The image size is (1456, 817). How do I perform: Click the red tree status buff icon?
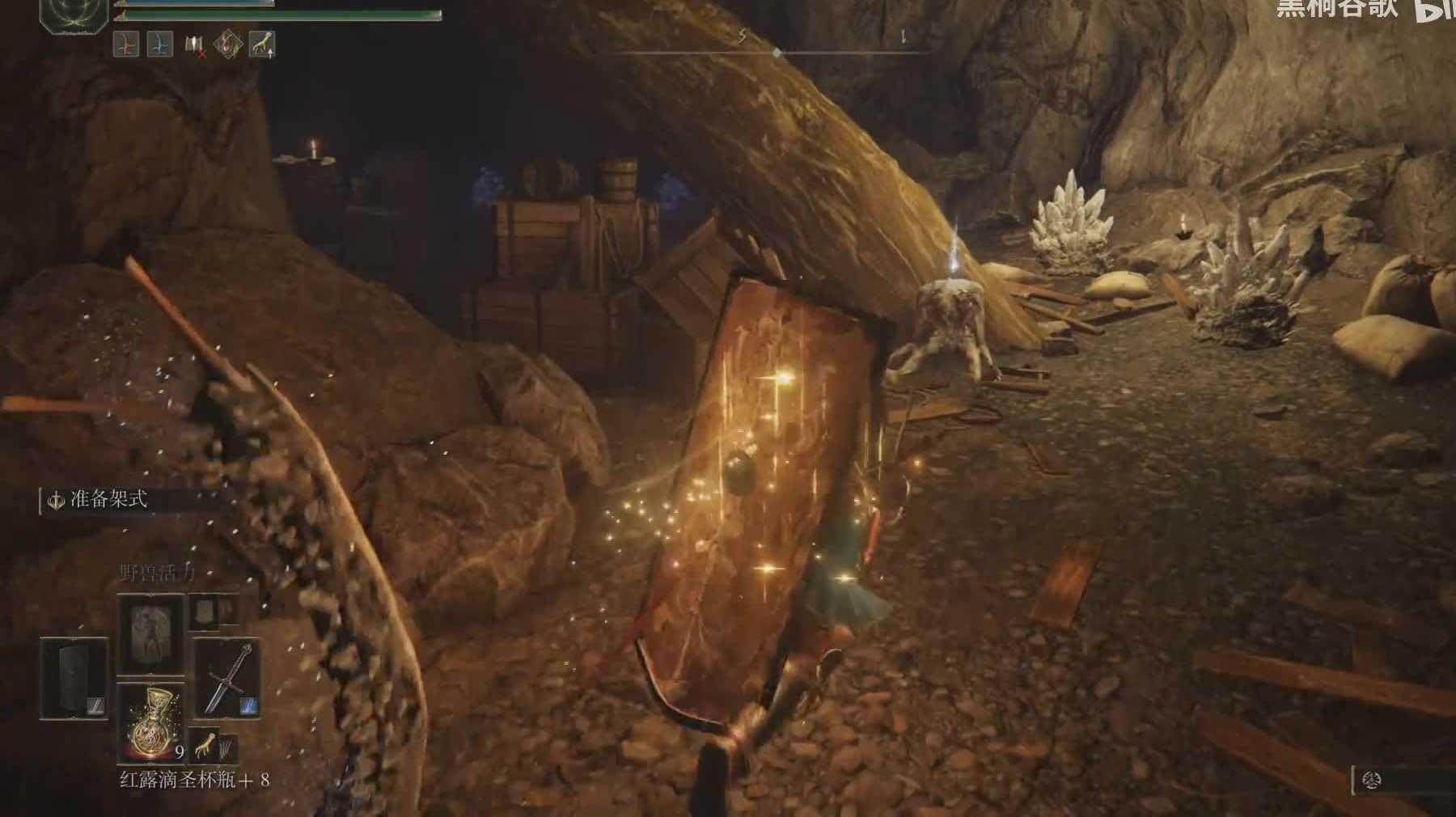coord(126,44)
